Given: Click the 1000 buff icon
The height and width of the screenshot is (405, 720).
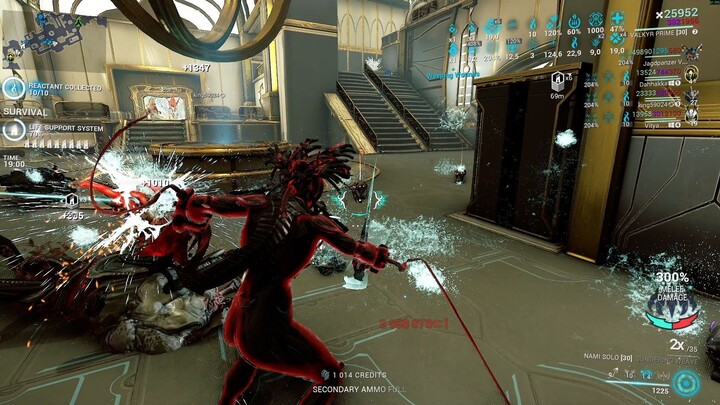Looking at the screenshot, I should click(596, 20).
